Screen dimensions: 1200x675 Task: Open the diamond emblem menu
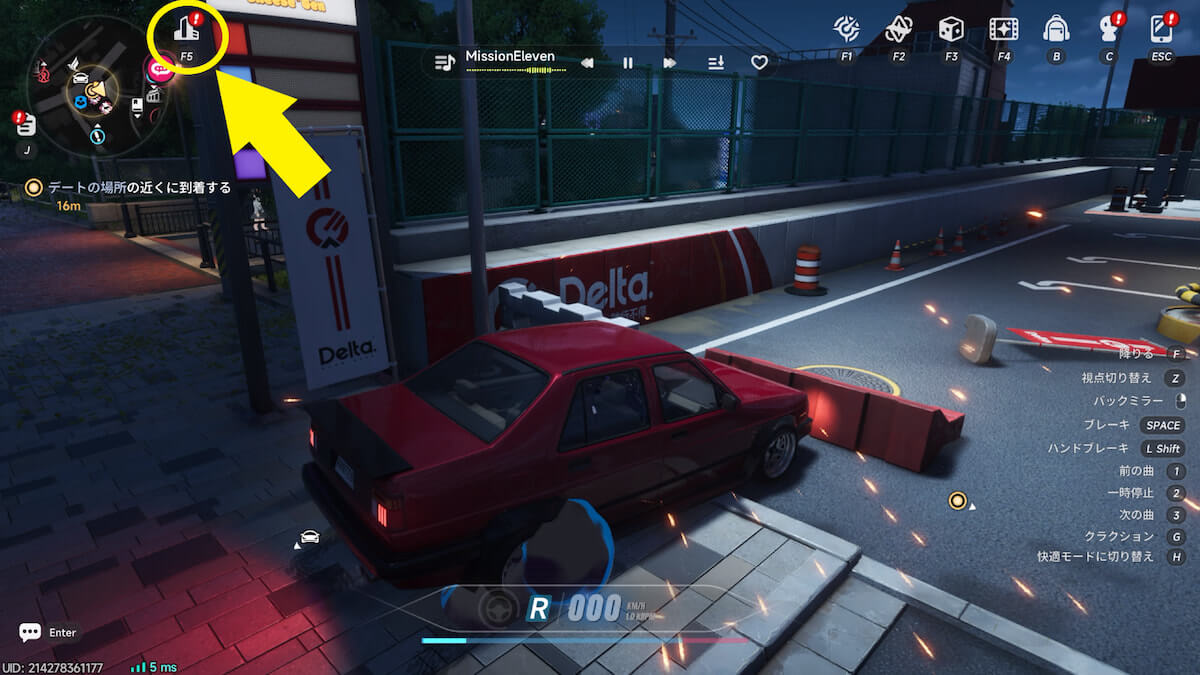(x=898, y=29)
